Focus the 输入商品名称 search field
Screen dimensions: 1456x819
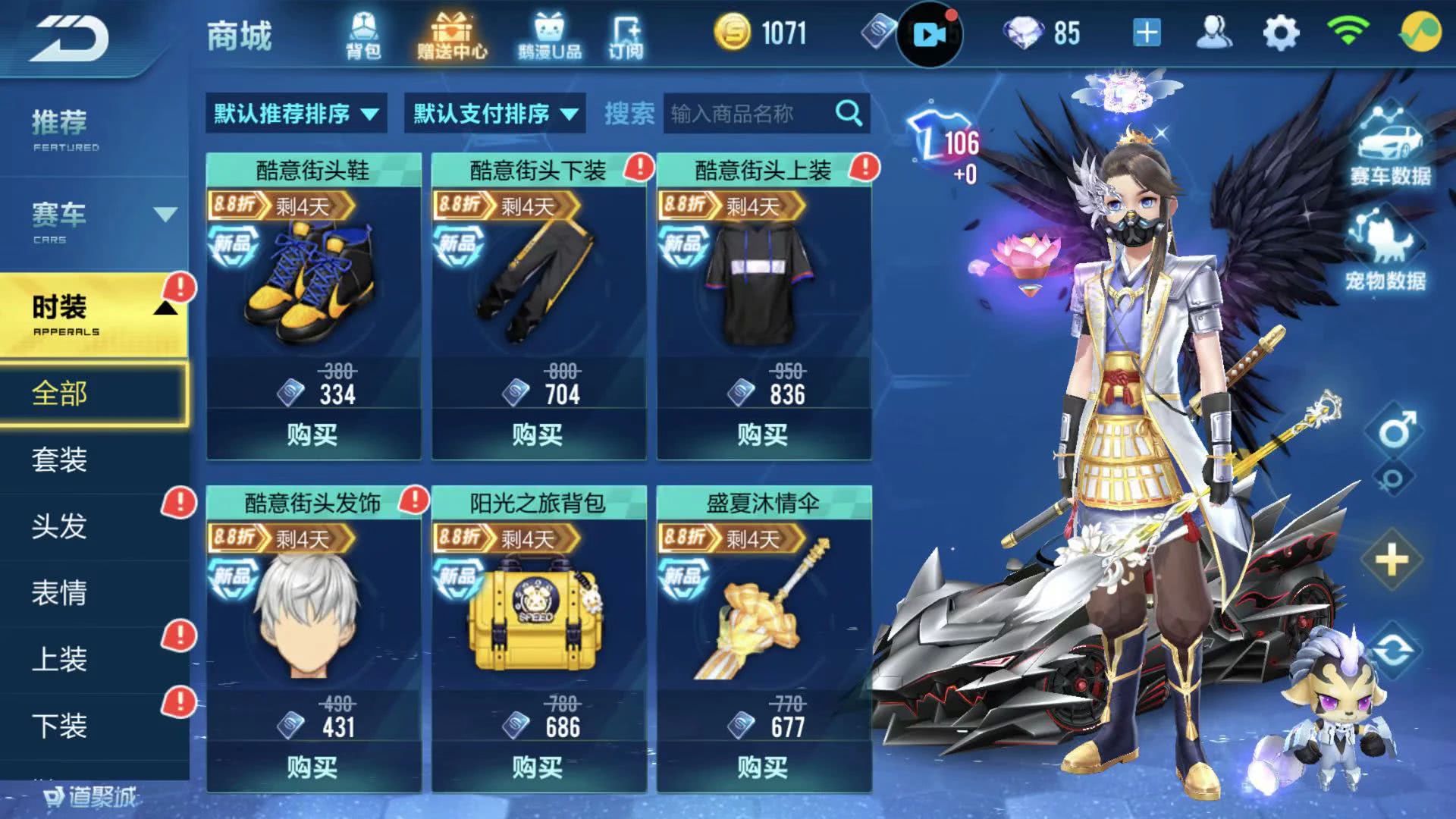click(x=747, y=114)
